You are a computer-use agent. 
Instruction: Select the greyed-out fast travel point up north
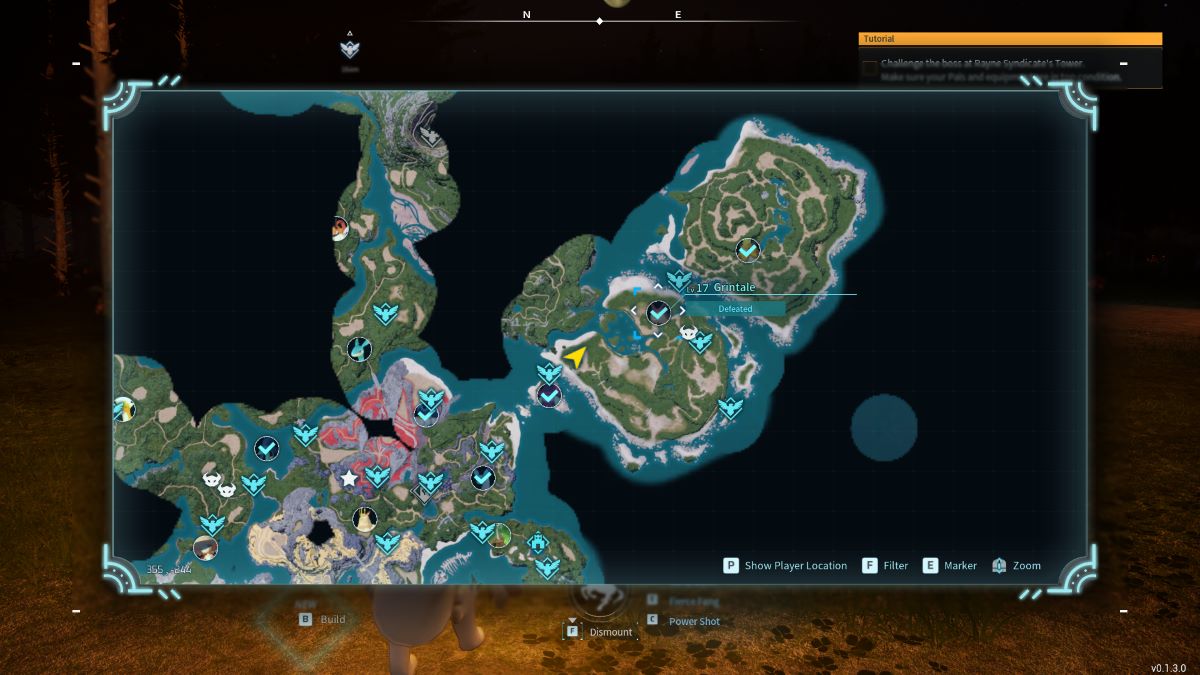(x=430, y=135)
